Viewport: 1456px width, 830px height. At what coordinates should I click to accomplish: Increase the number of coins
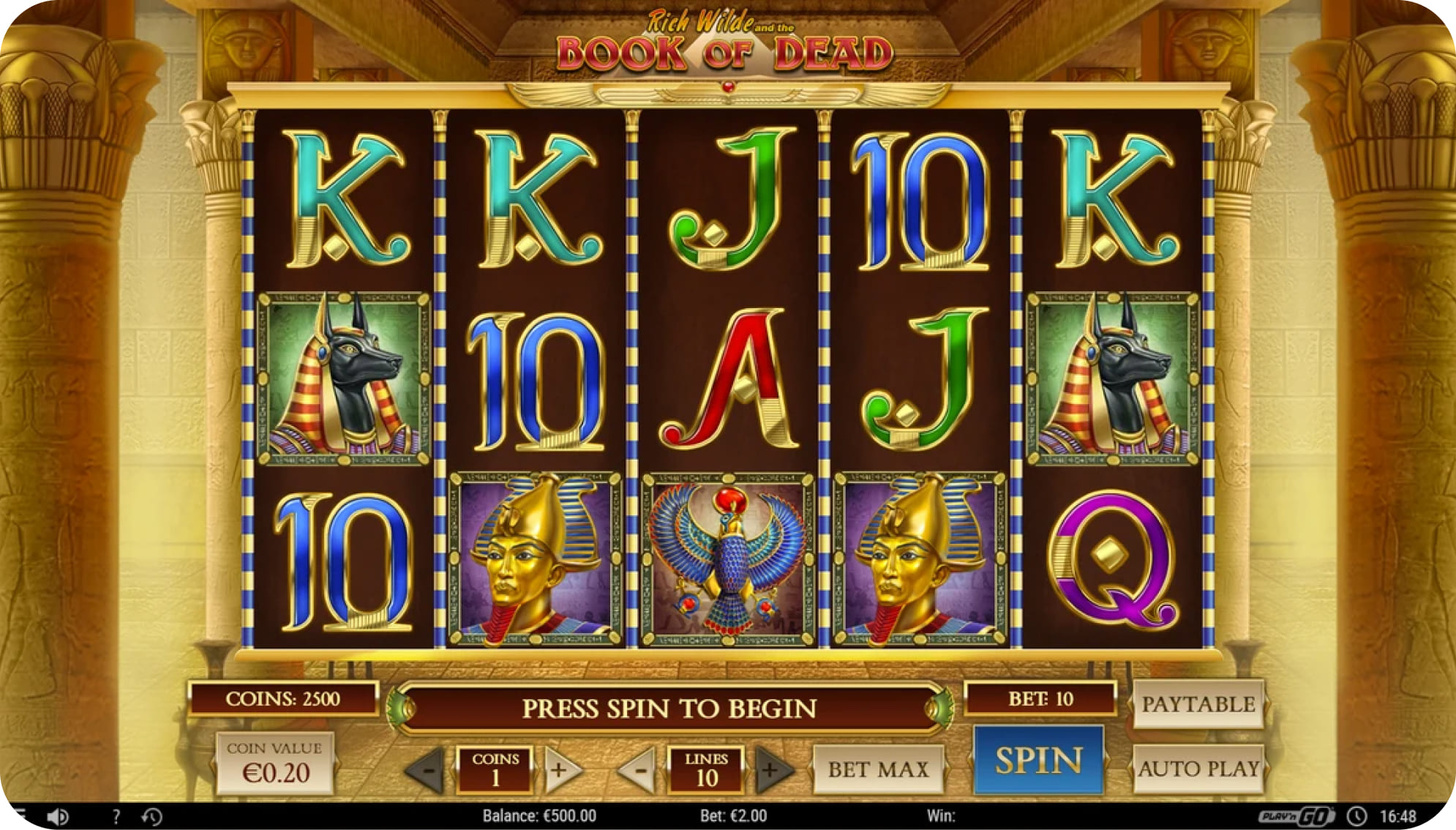tap(560, 769)
